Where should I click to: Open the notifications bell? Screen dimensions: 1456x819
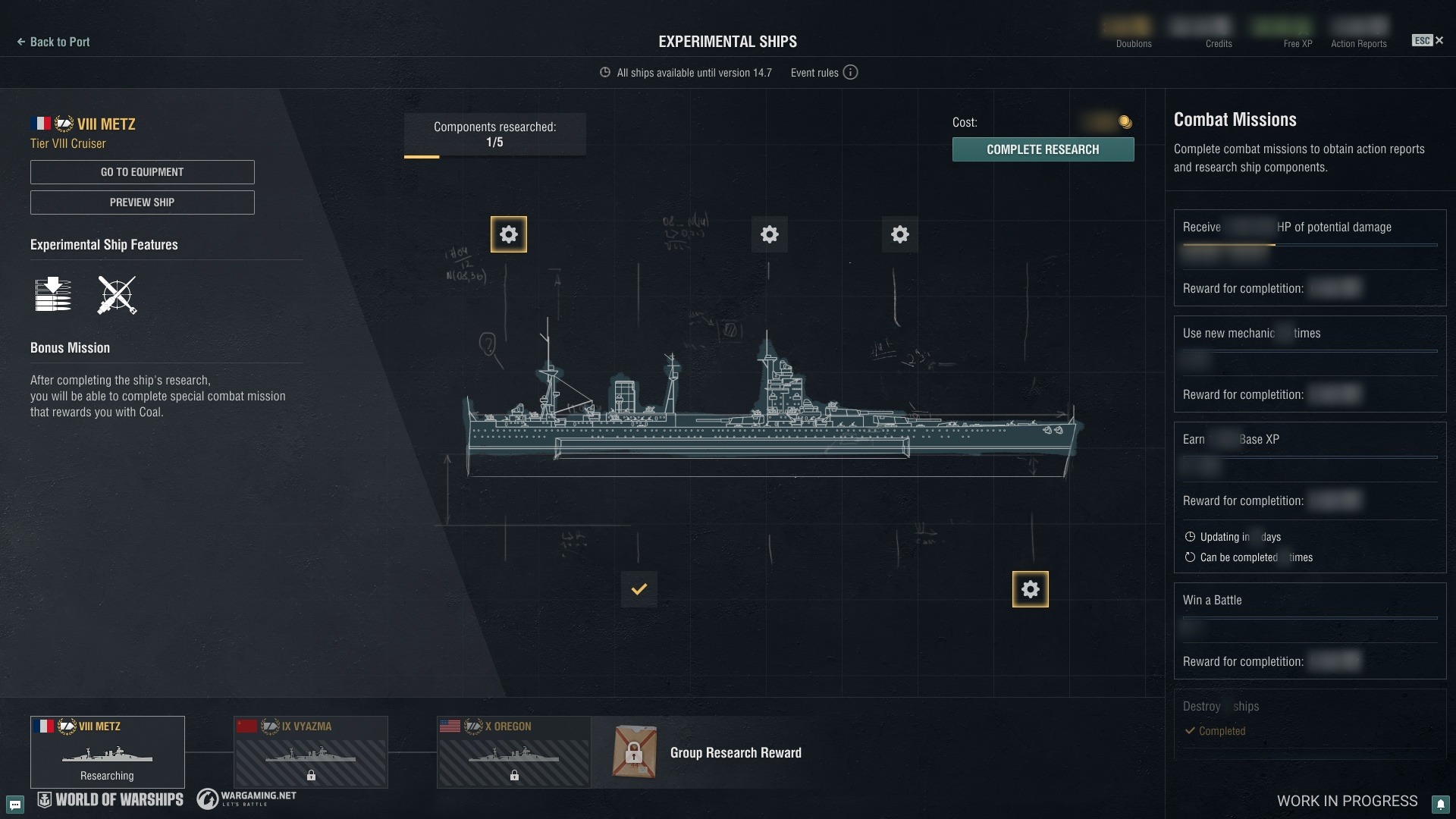[1440, 804]
